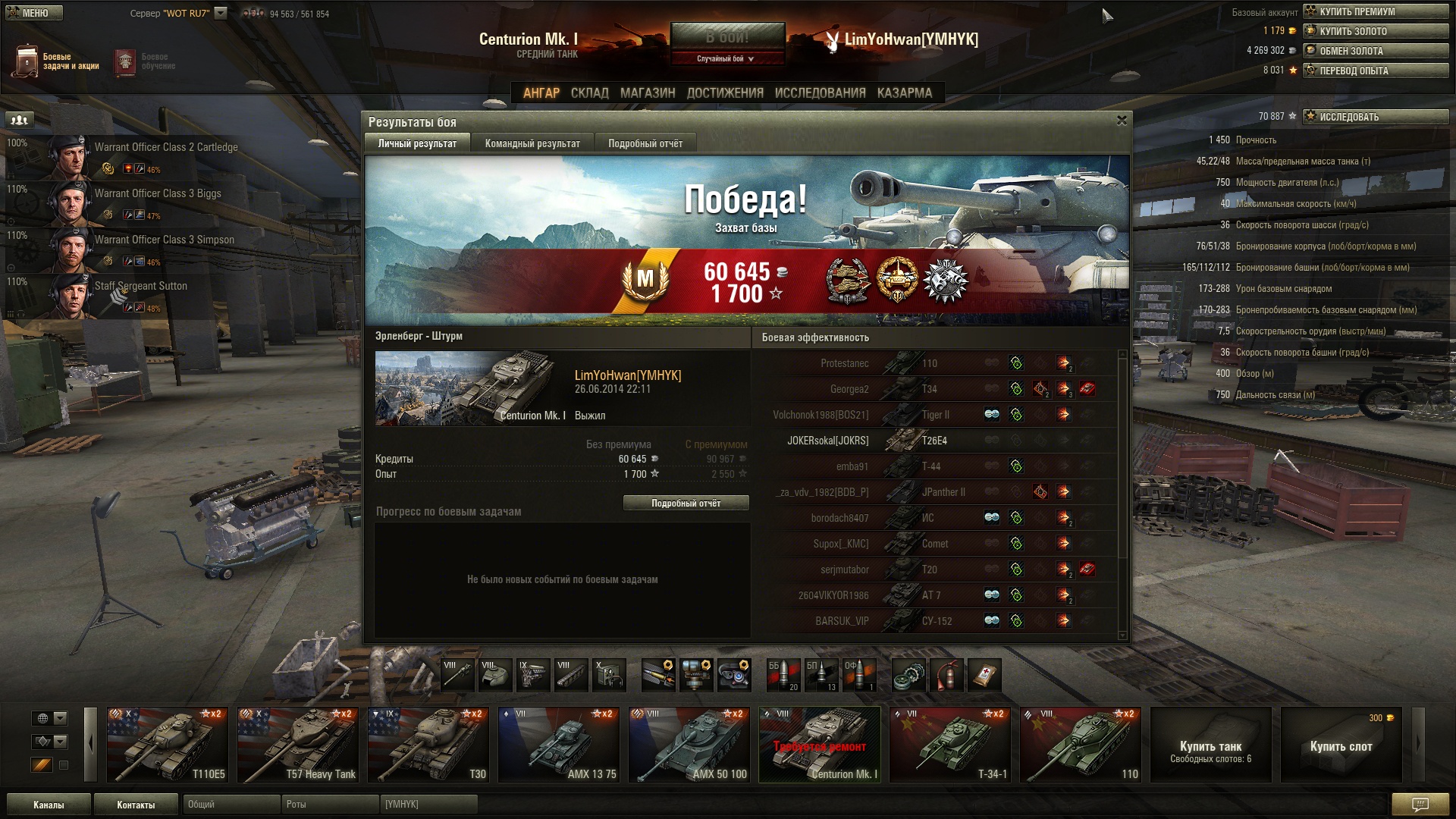
Task: Click the КУПИТЬ ЗОЛОТО button
Action: coord(1375,31)
